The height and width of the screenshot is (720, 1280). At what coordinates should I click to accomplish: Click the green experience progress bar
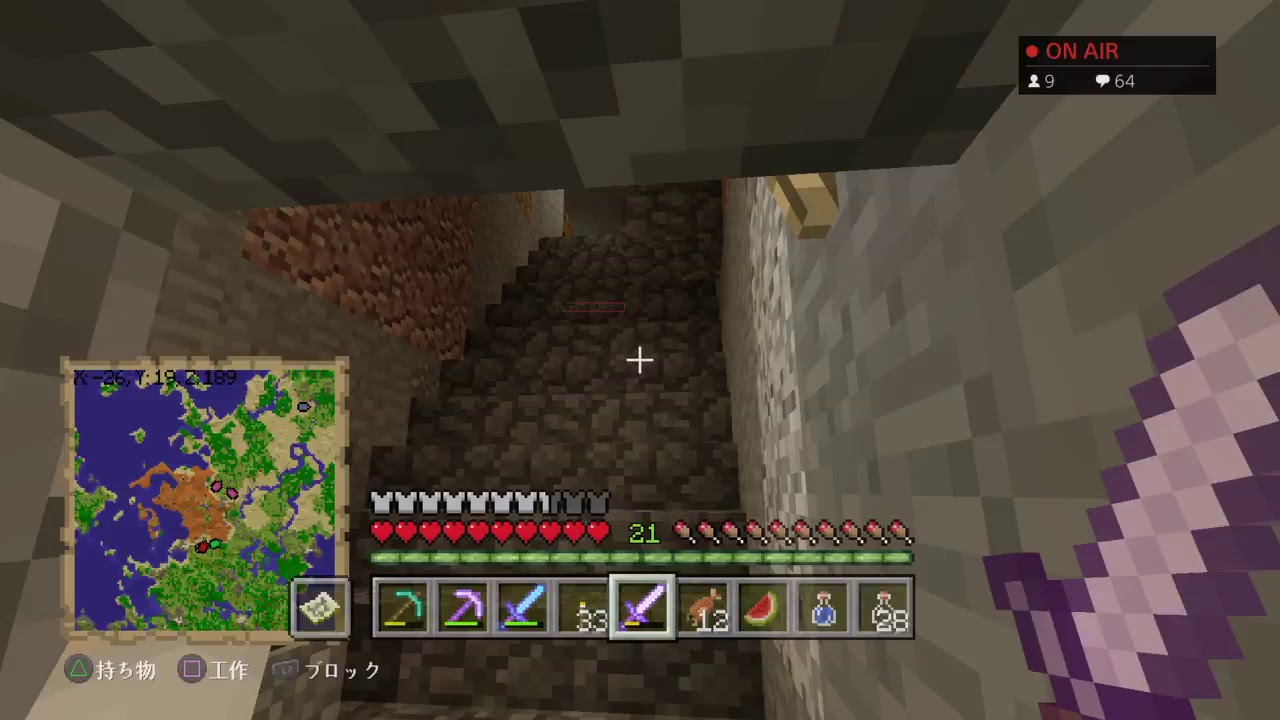[640, 559]
